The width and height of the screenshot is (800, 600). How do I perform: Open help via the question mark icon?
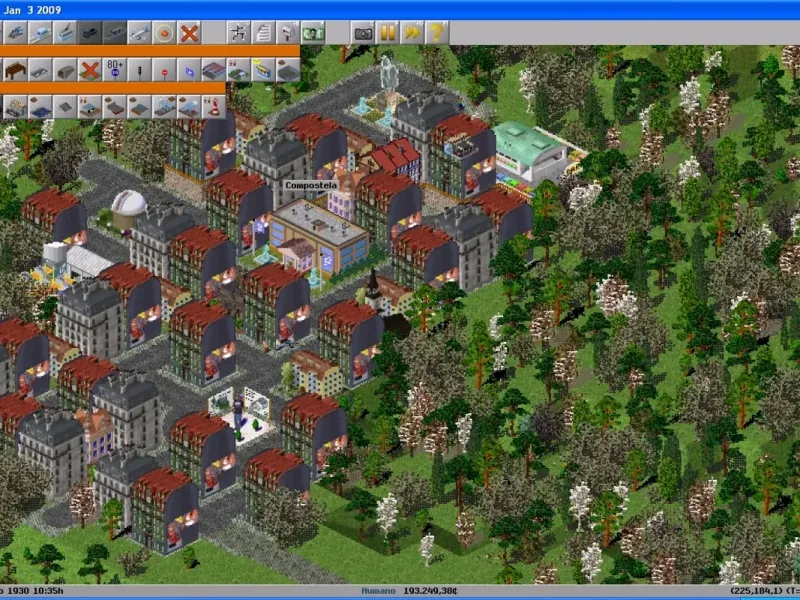(436, 32)
